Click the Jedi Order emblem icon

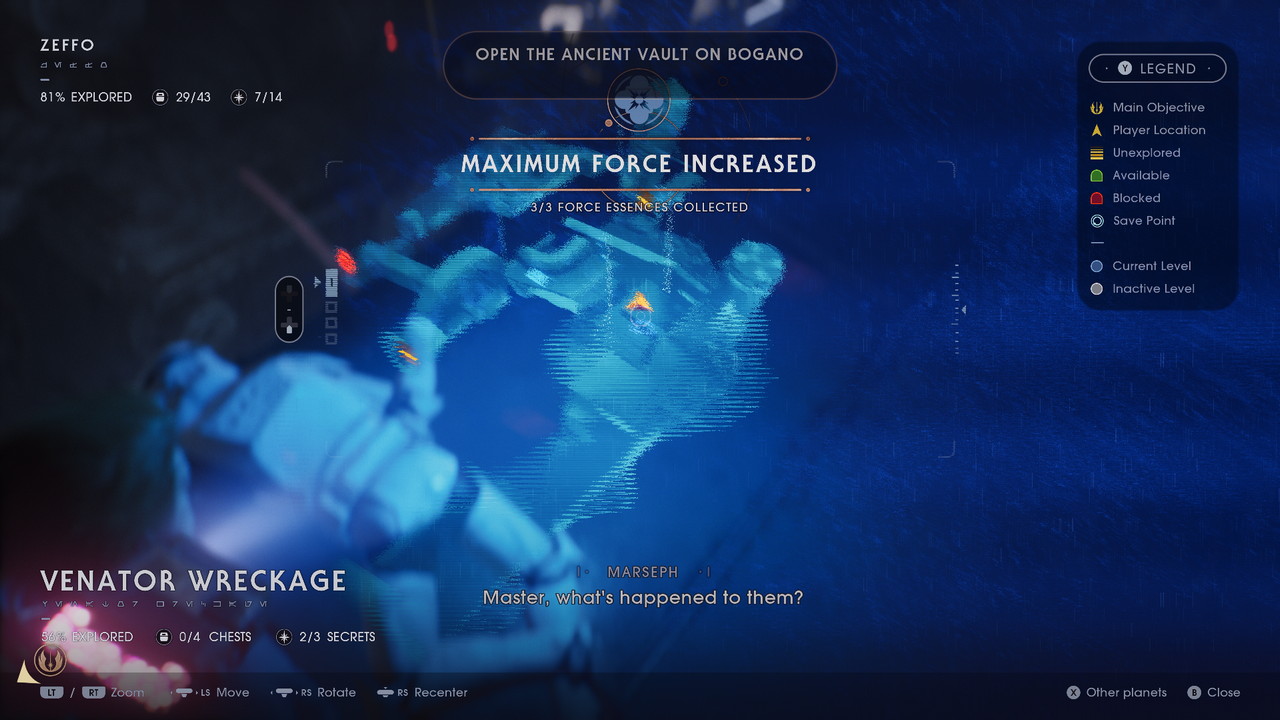pyautogui.click(x=50, y=660)
